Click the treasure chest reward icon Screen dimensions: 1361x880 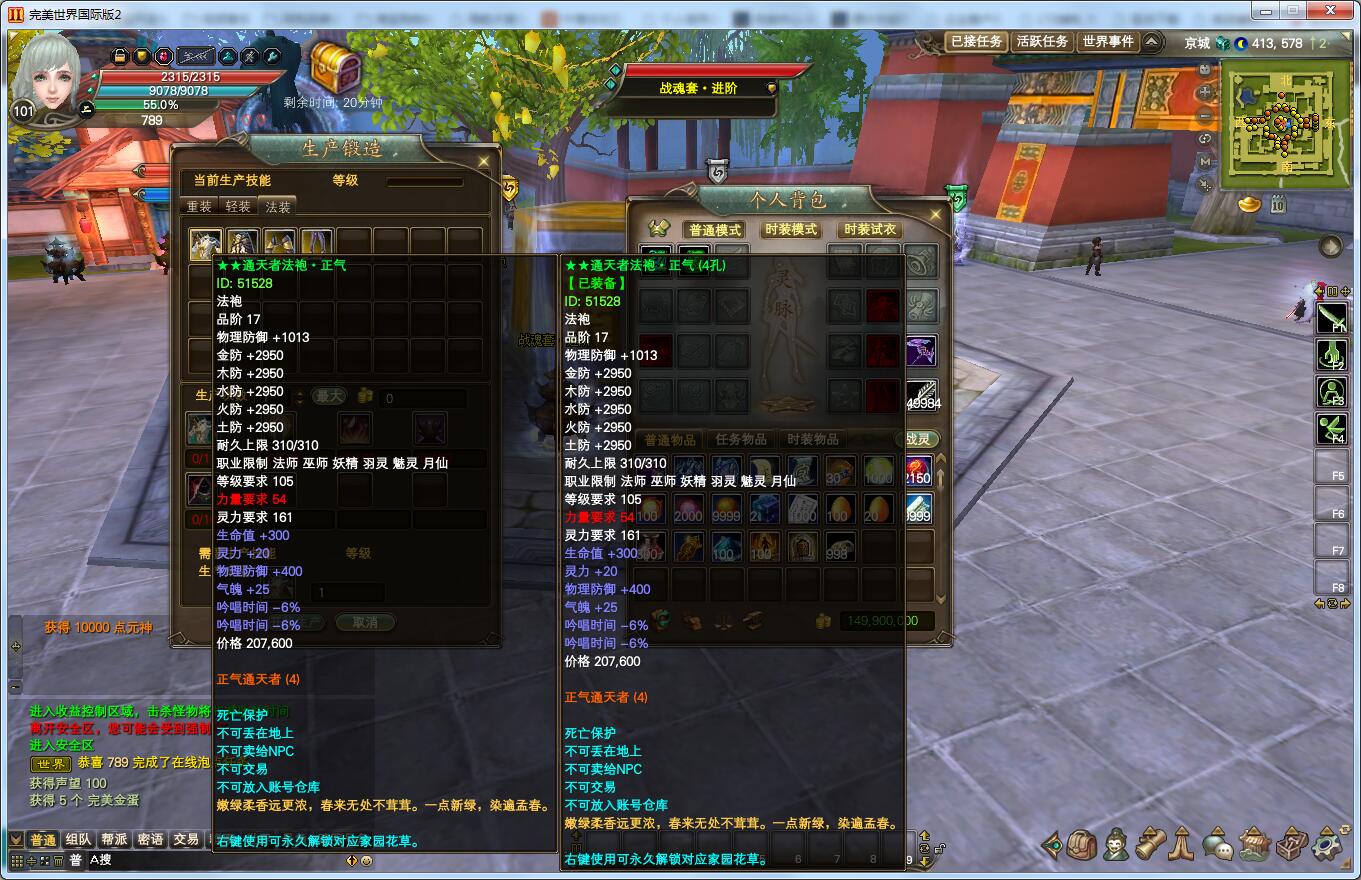pos(335,66)
